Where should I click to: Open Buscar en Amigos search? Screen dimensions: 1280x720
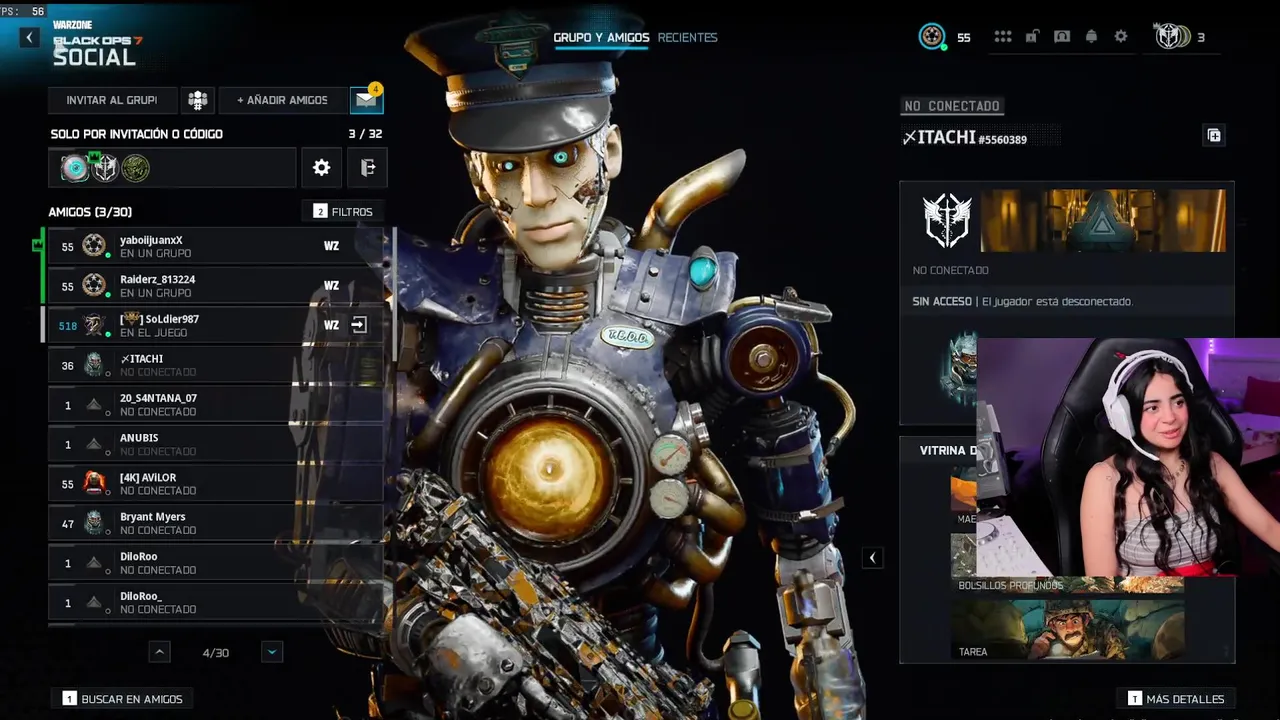click(122, 699)
